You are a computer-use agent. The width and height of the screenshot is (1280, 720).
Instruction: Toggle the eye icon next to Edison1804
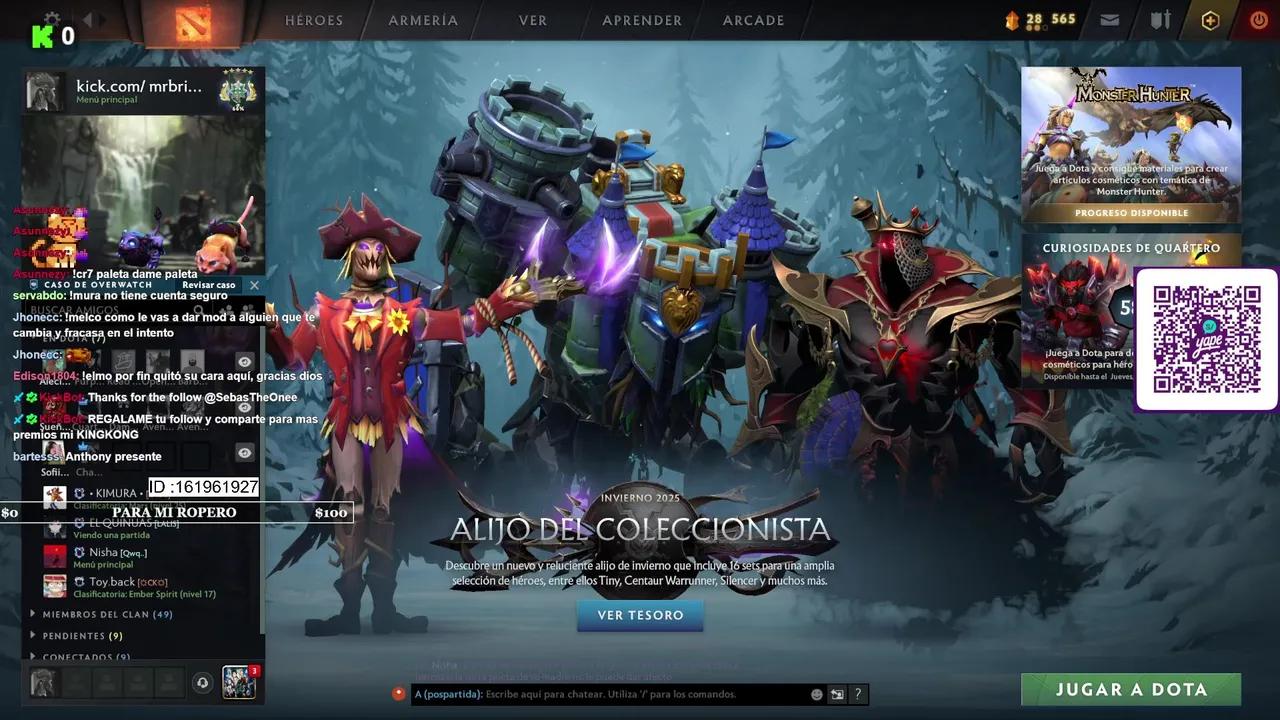[244, 406]
